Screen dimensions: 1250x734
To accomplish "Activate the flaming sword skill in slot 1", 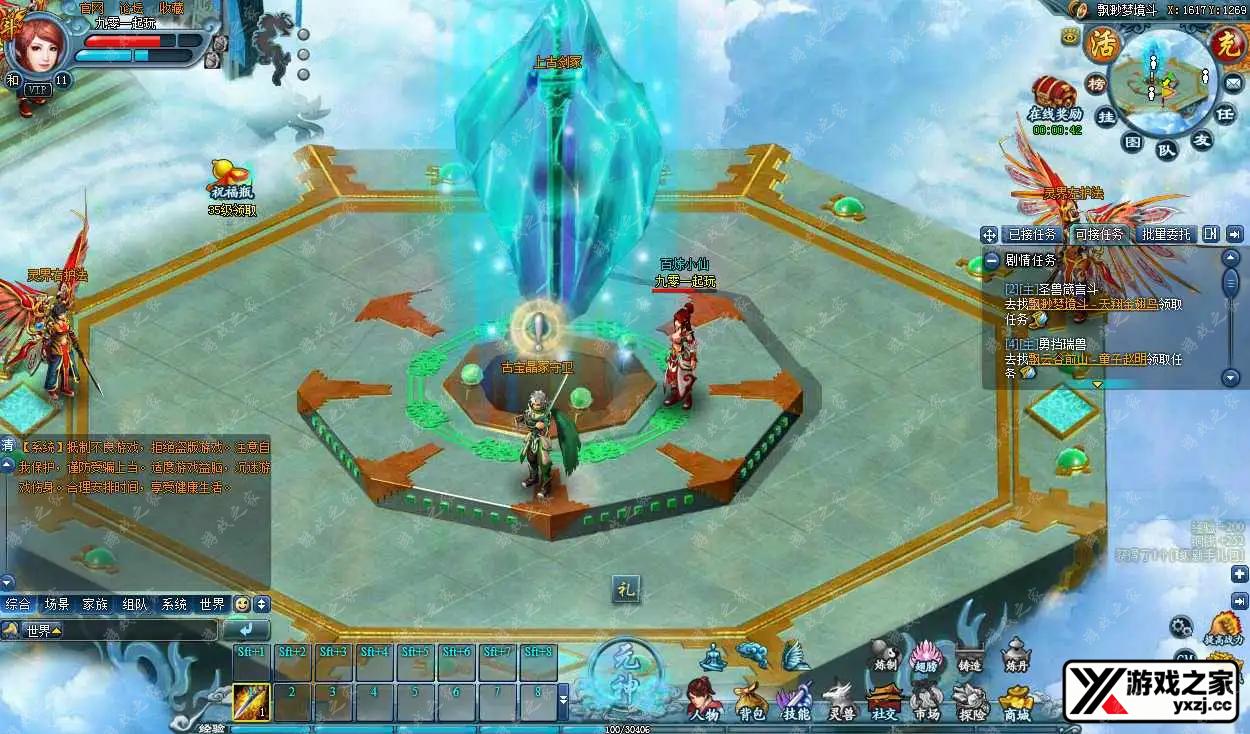I will (x=251, y=701).
